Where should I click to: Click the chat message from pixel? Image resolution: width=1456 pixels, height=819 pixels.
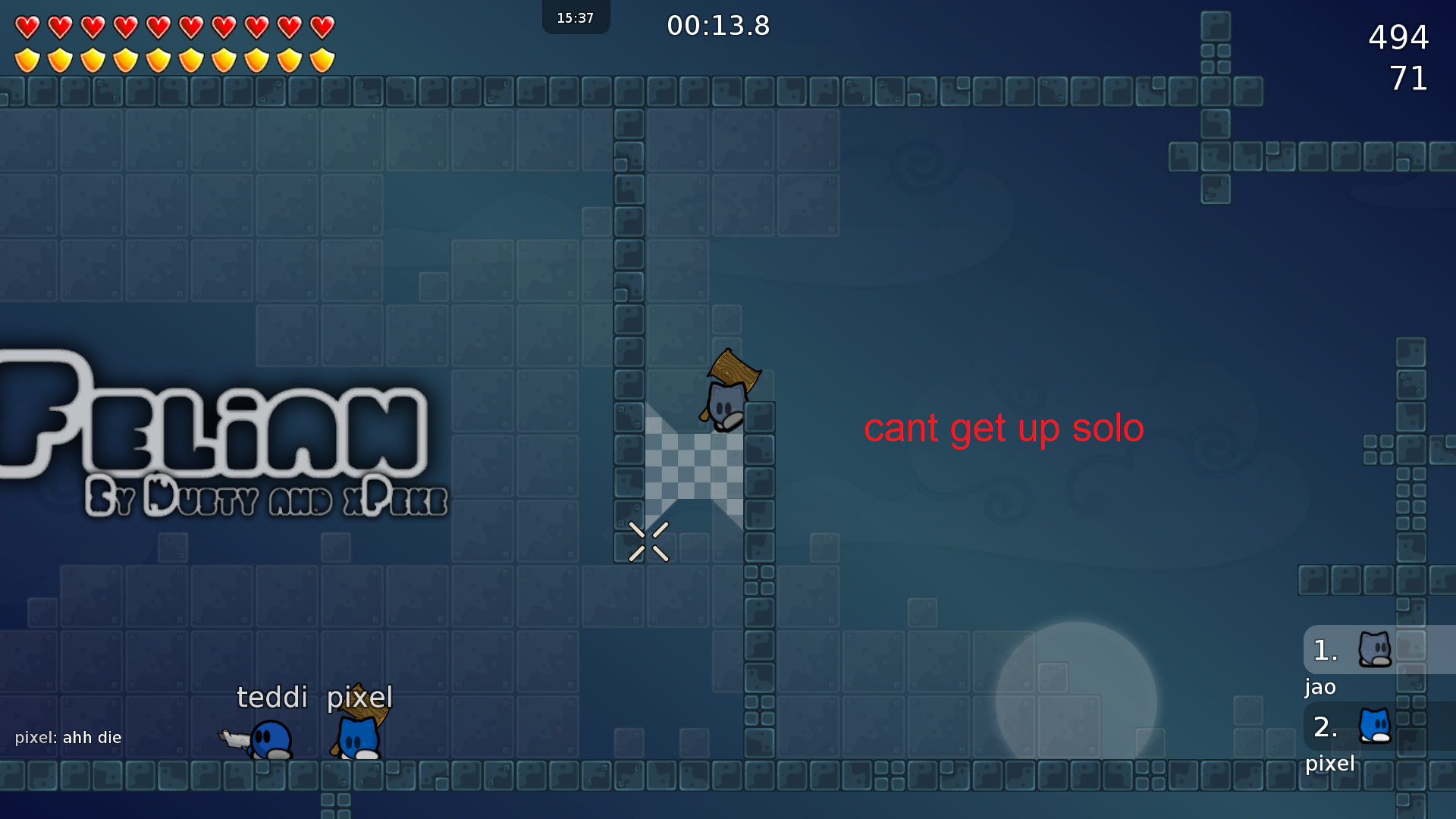(x=68, y=737)
